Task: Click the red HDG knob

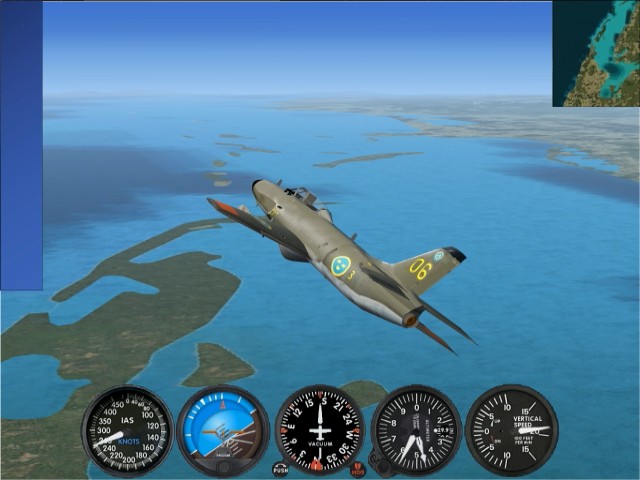Action: pos(358,469)
